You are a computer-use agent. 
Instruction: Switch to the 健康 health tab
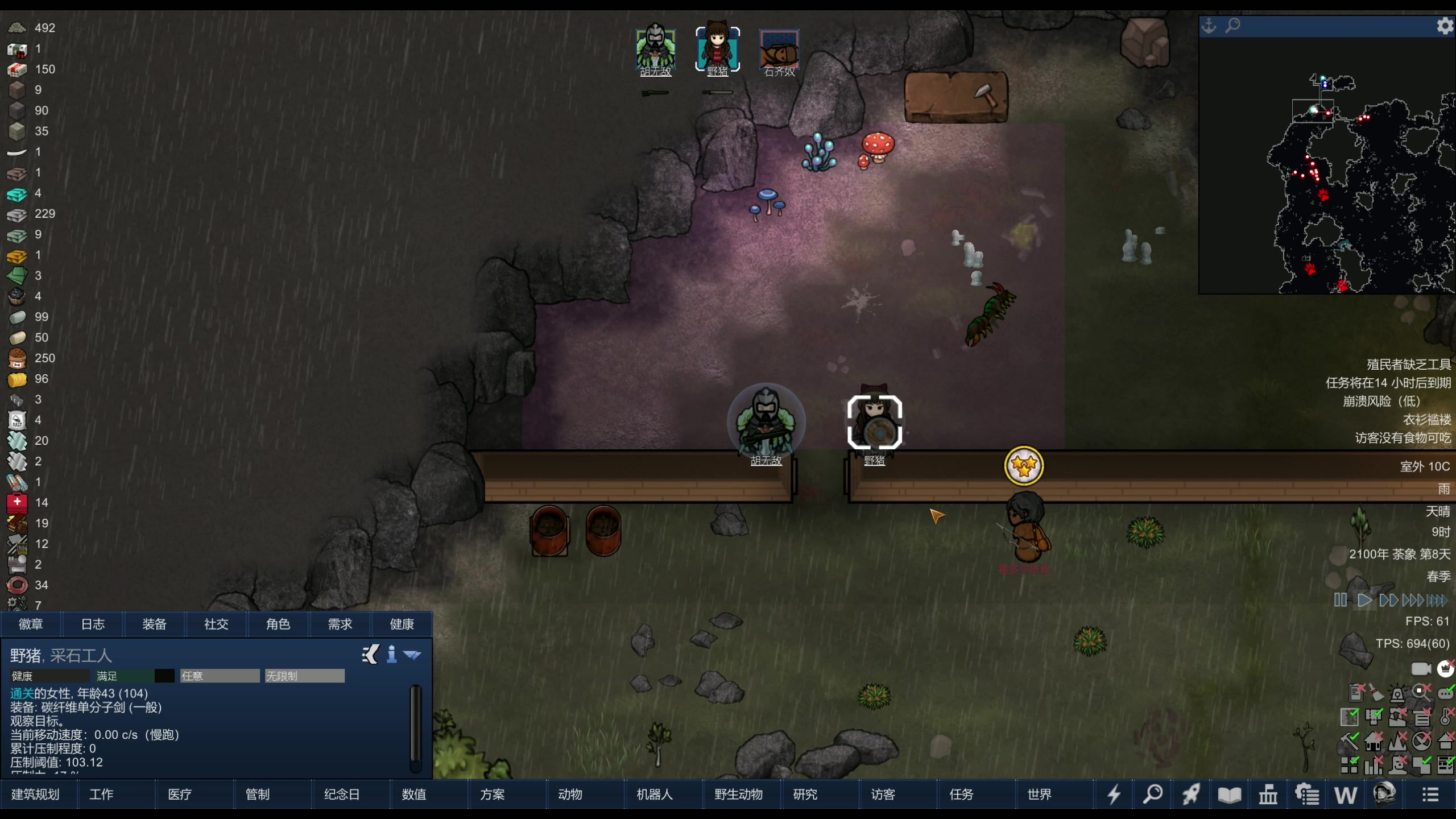(402, 624)
